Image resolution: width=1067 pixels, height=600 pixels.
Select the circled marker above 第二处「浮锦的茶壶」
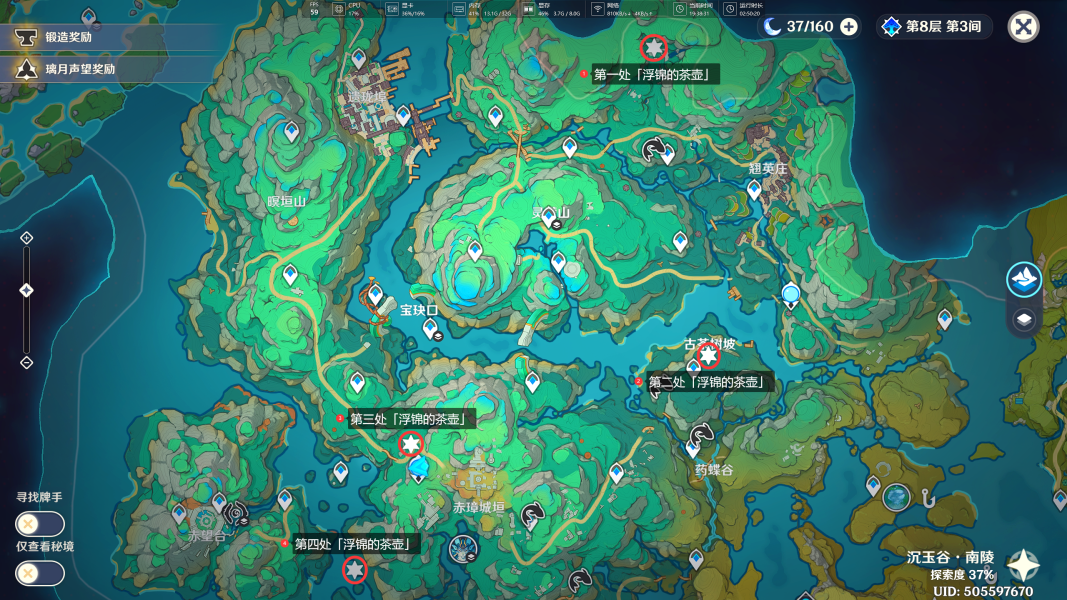tap(708, 355)
